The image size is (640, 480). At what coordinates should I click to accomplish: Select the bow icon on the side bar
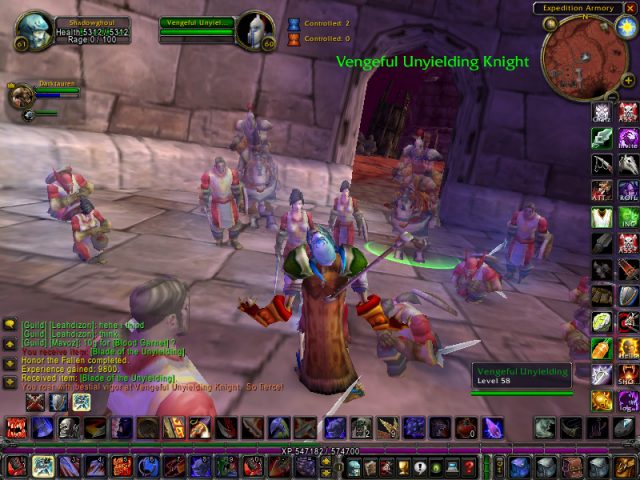[x=602, y=165]
